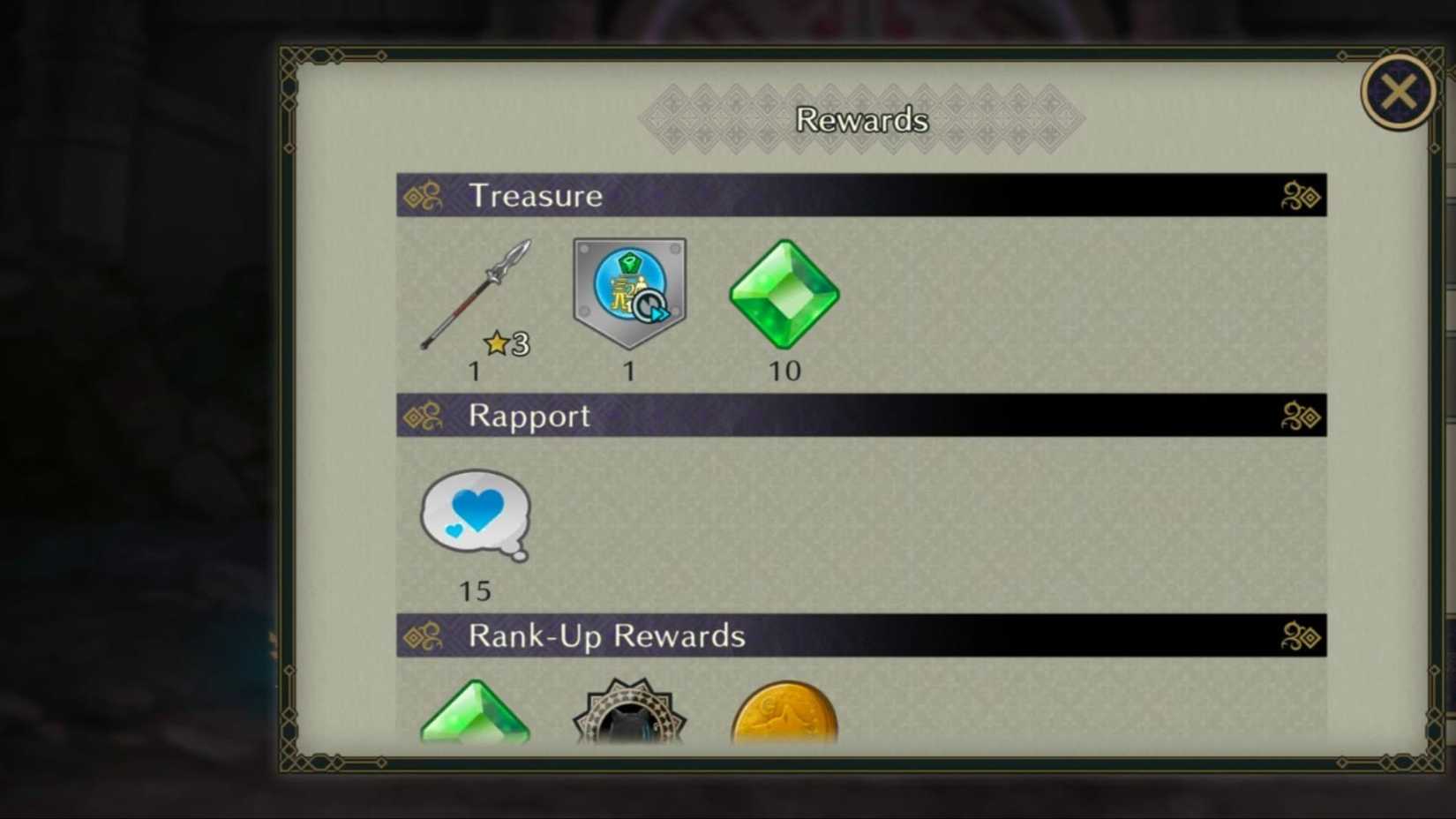Viewport: 1456px width, 819px height.
Task: Tap the star rating on the lance
Action: (505, 344)
